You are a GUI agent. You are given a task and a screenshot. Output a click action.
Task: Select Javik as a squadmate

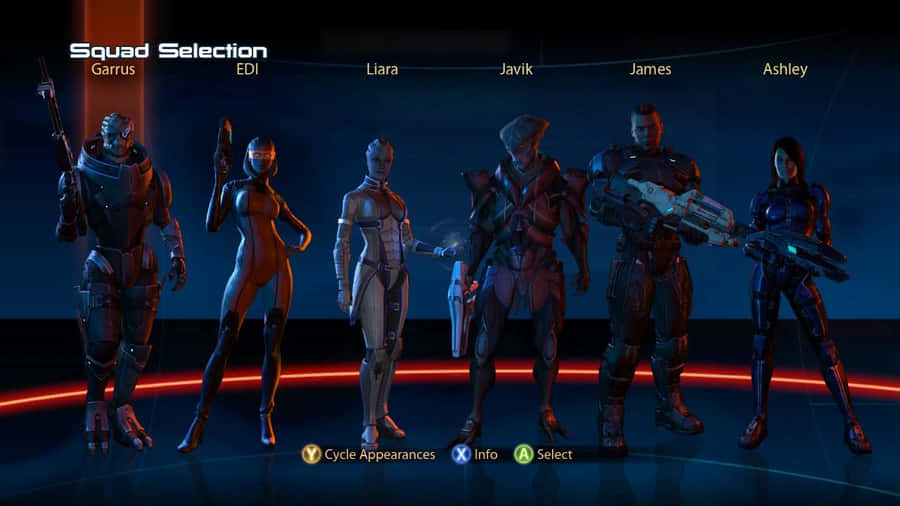[518, 270]
